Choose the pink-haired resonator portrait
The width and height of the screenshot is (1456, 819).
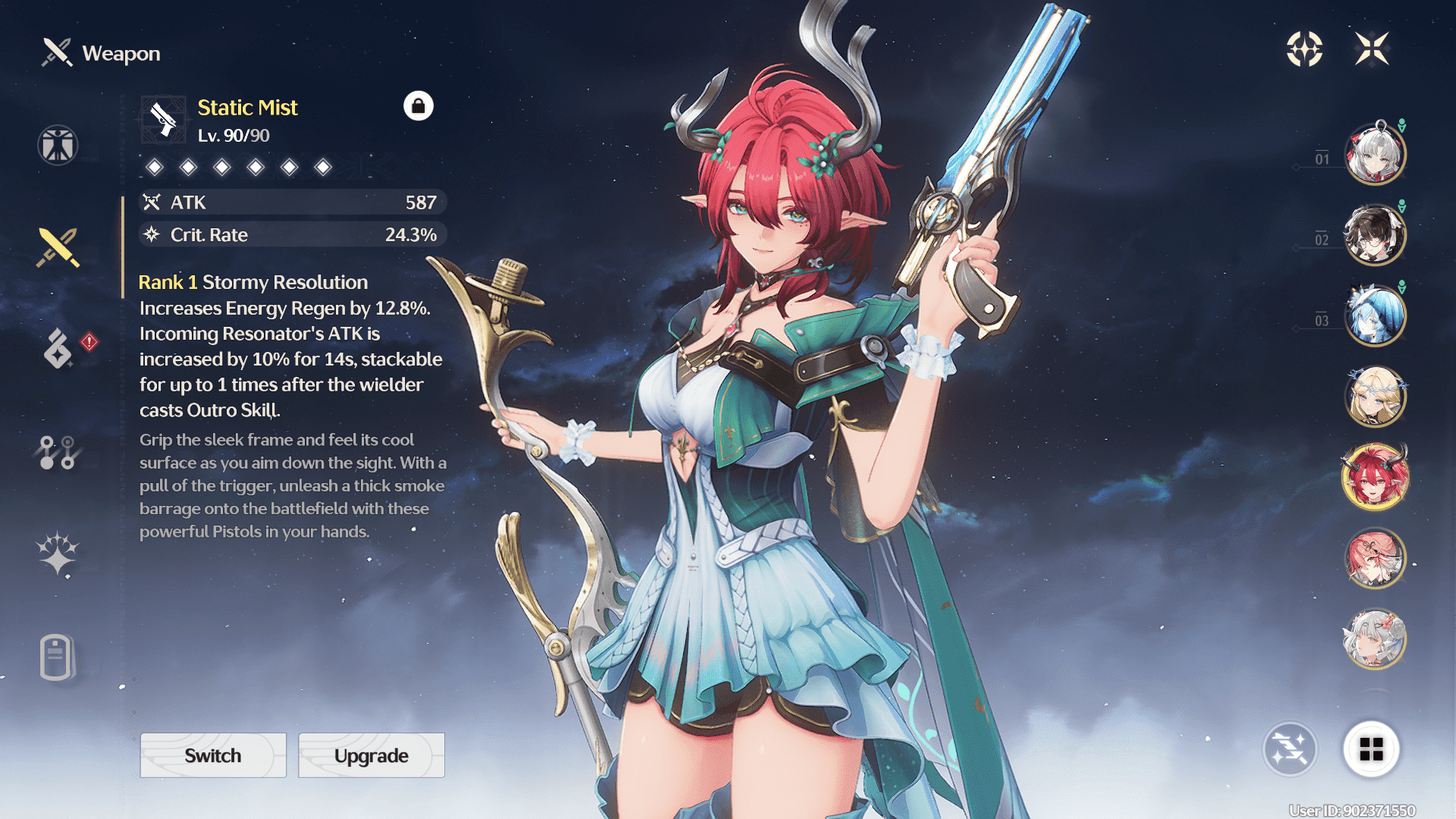[1375, 559]
